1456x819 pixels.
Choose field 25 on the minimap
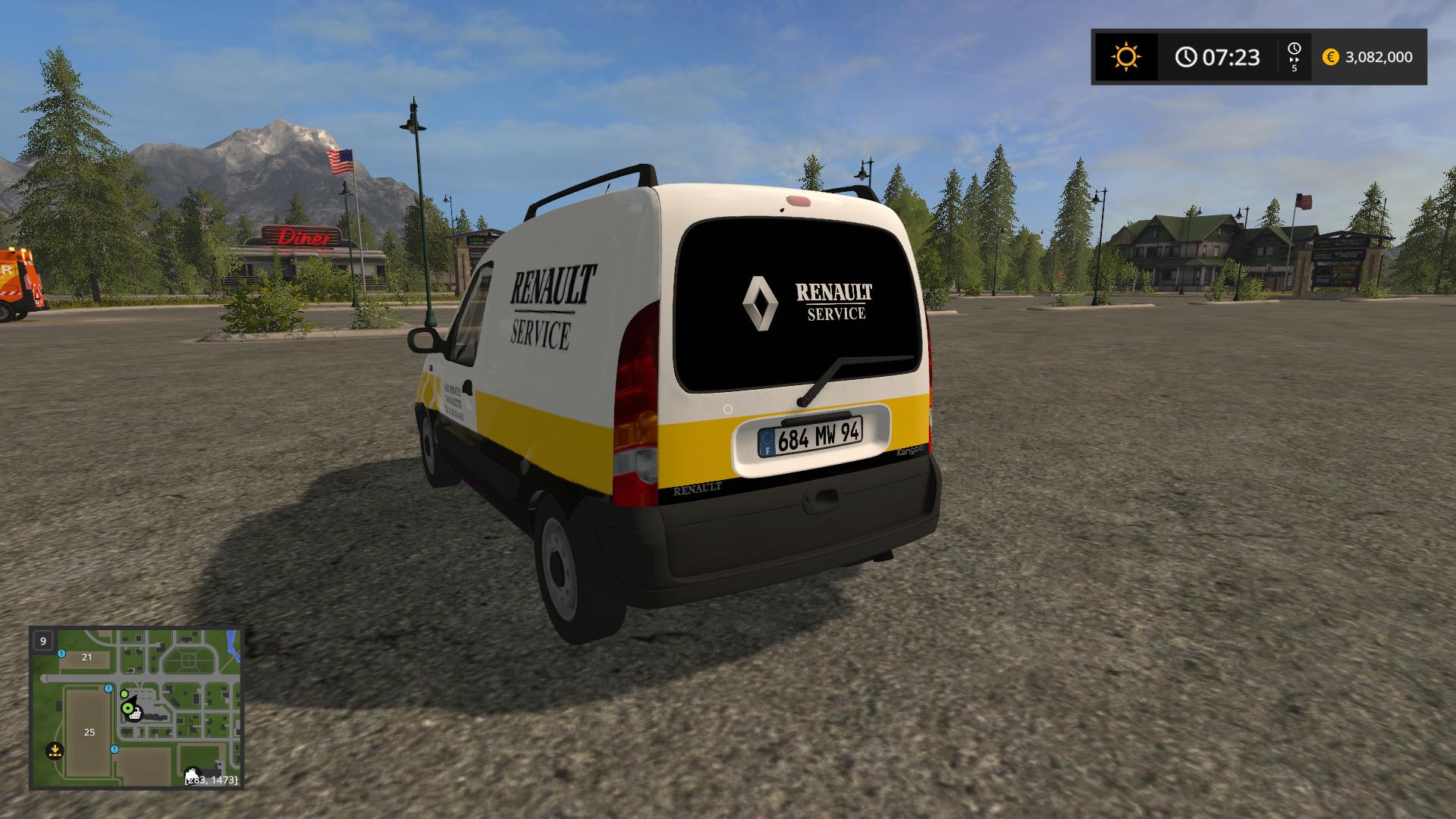tap(89, 732)
